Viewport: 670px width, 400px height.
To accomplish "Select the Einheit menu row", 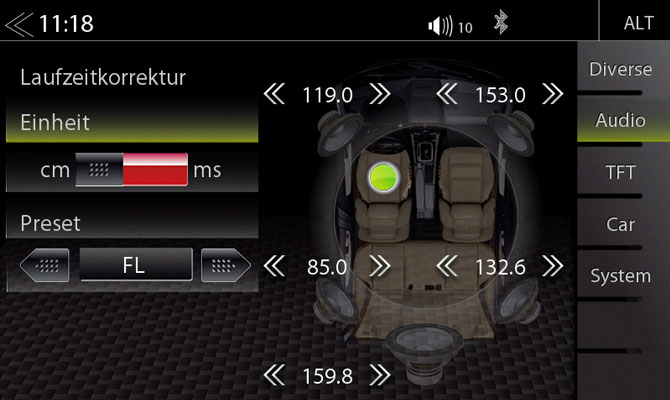I will coord(130,123).
